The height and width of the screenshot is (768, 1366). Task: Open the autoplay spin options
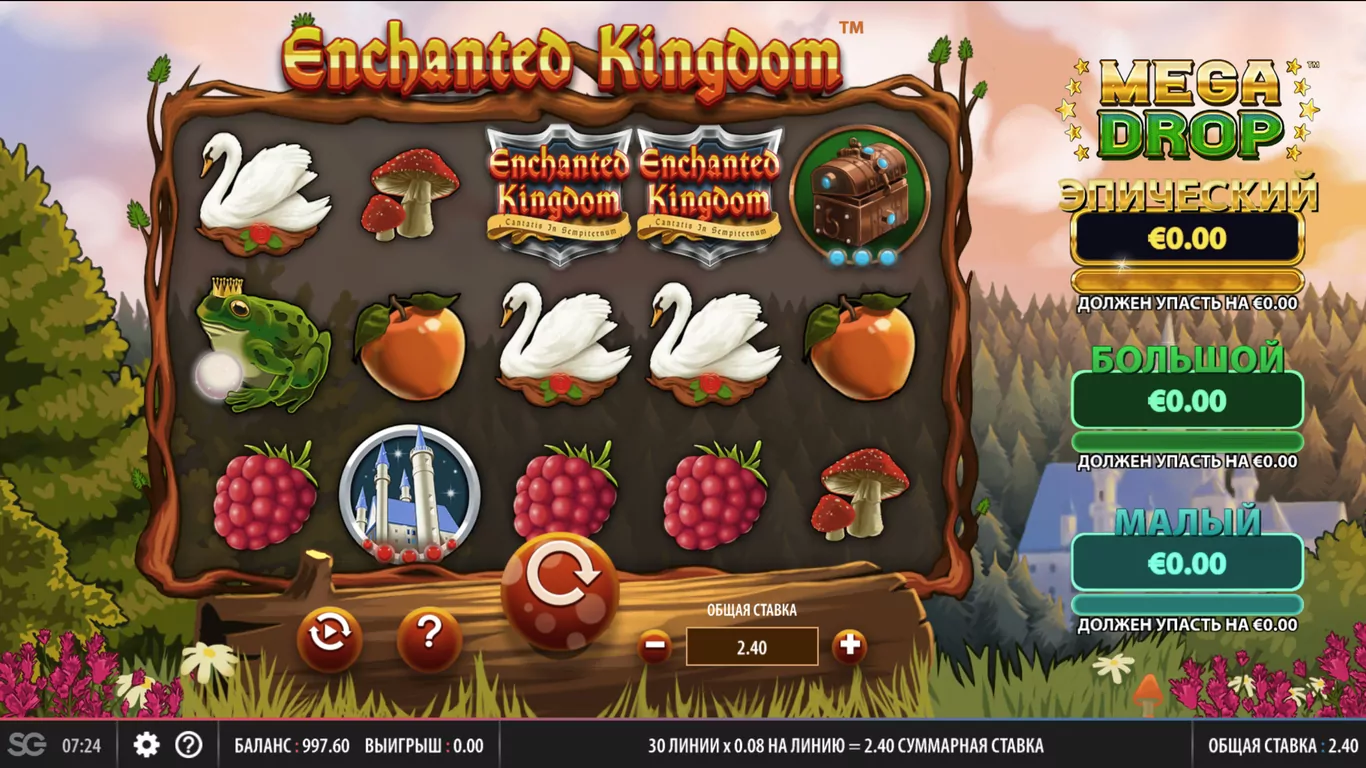(x=329, y=639)
